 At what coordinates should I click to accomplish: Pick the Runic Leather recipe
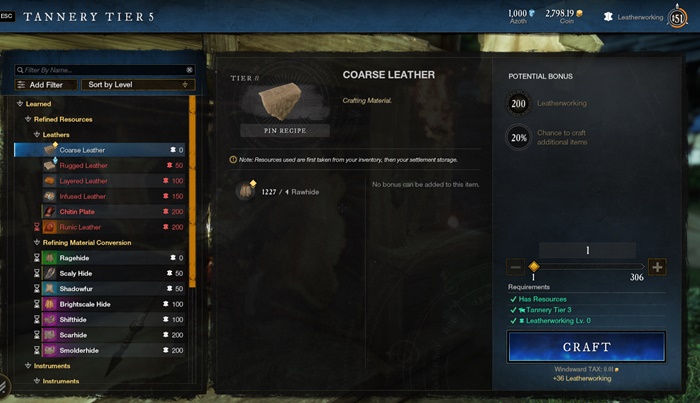pyautogui.click(x=80, y=227)
